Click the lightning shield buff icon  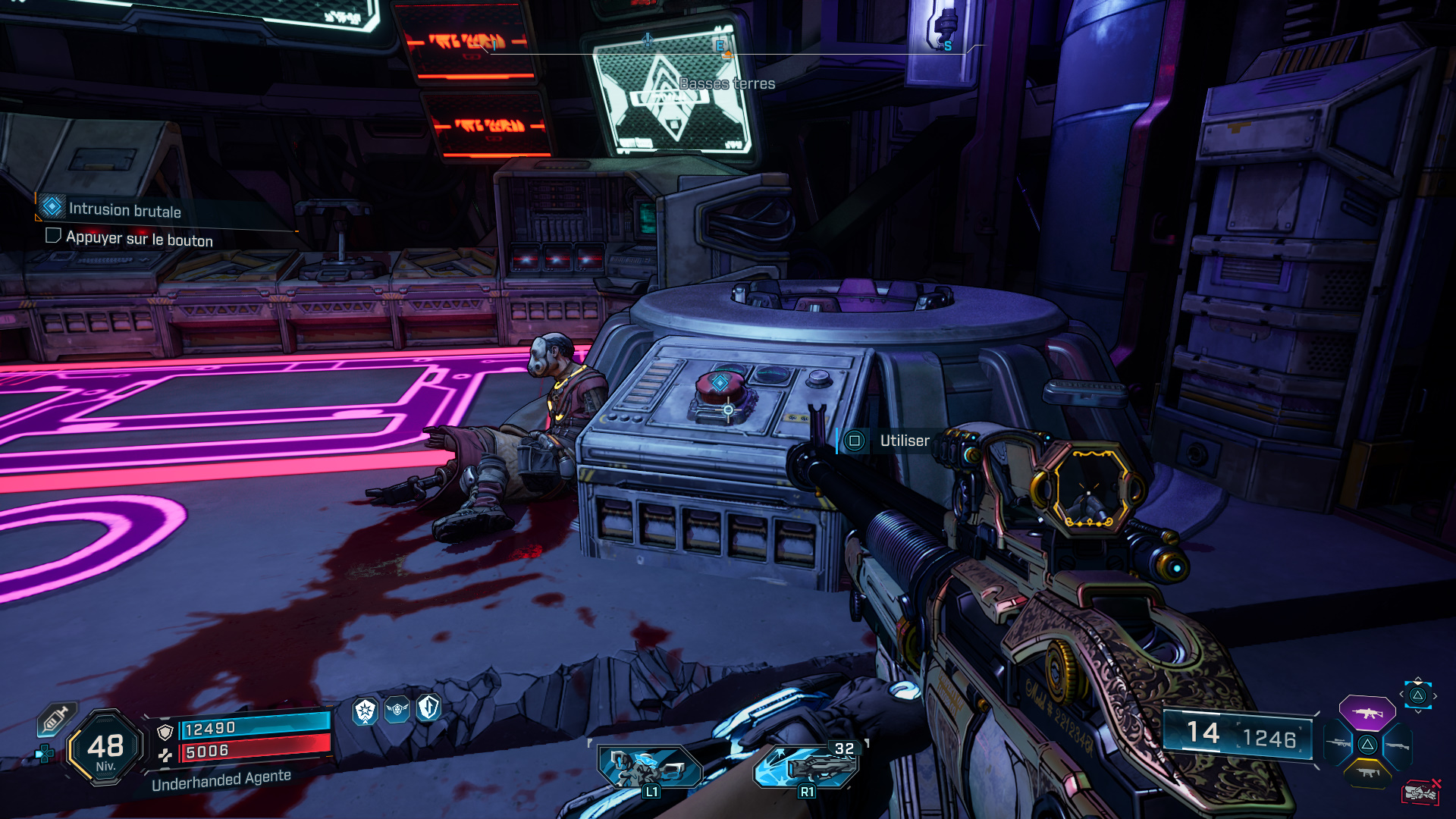(x=429, y=708)
